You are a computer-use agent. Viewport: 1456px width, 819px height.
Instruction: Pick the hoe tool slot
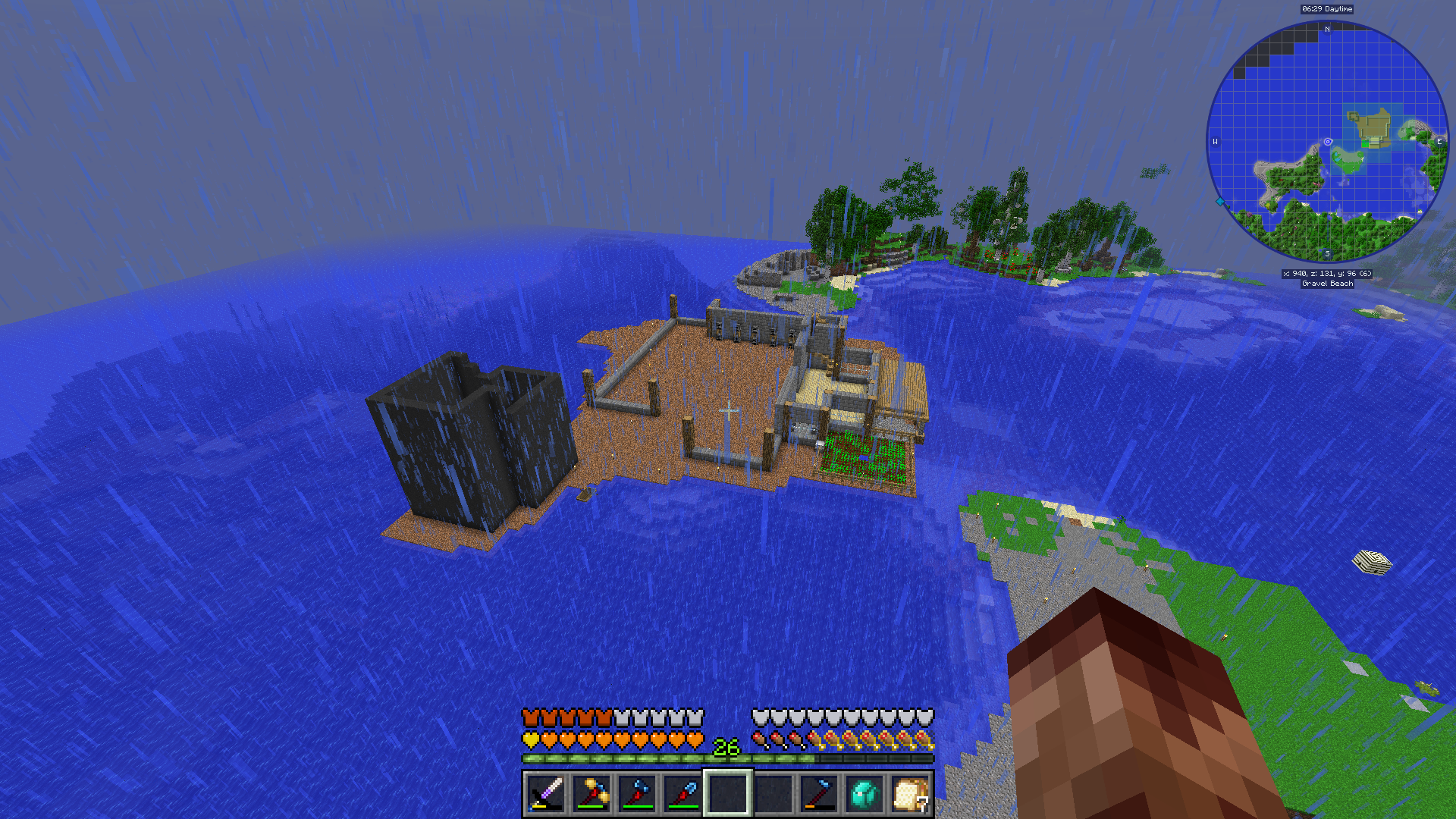[x=819, y=794]
